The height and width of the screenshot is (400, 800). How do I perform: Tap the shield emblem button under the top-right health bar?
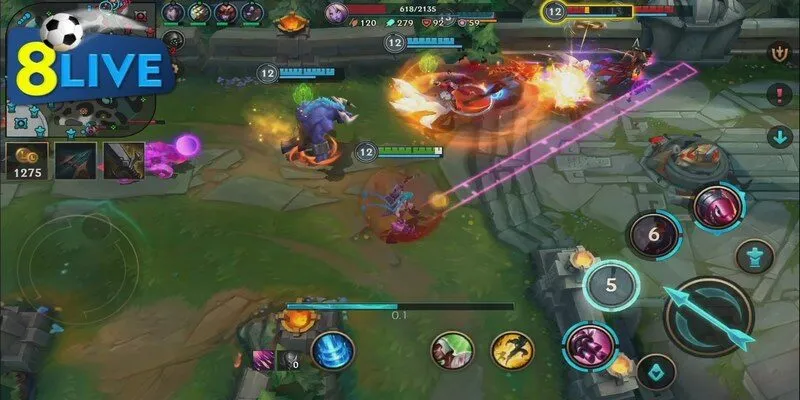point(777,52)
